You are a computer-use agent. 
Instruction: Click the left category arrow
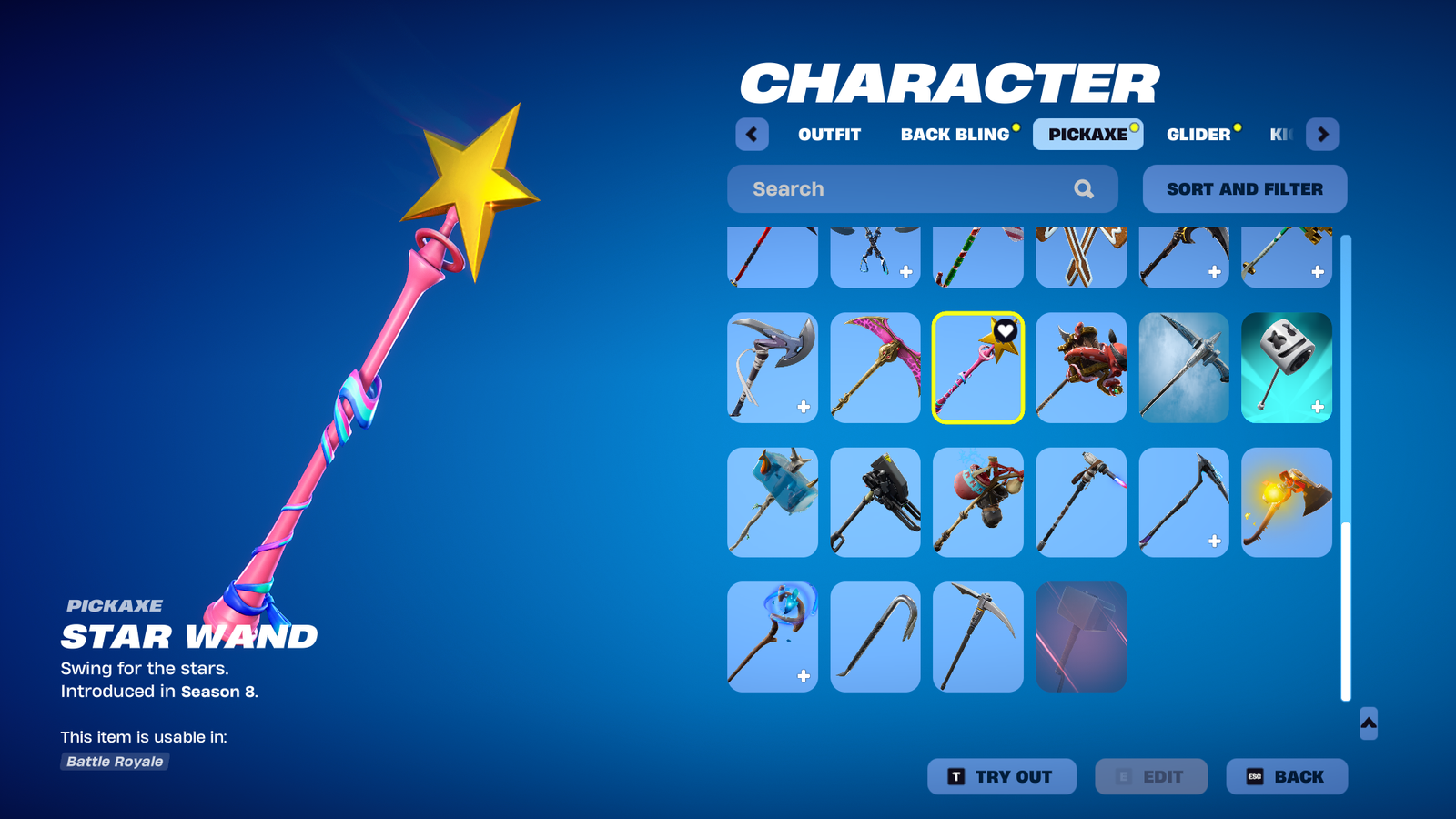pos(752,135)
